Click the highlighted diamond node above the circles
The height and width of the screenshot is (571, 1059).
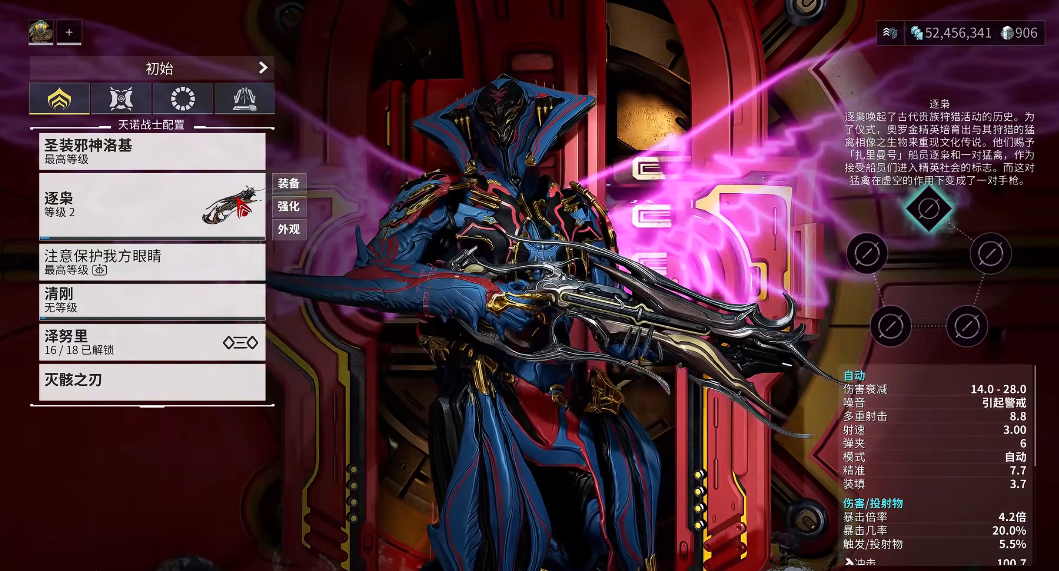pos(928,209)
